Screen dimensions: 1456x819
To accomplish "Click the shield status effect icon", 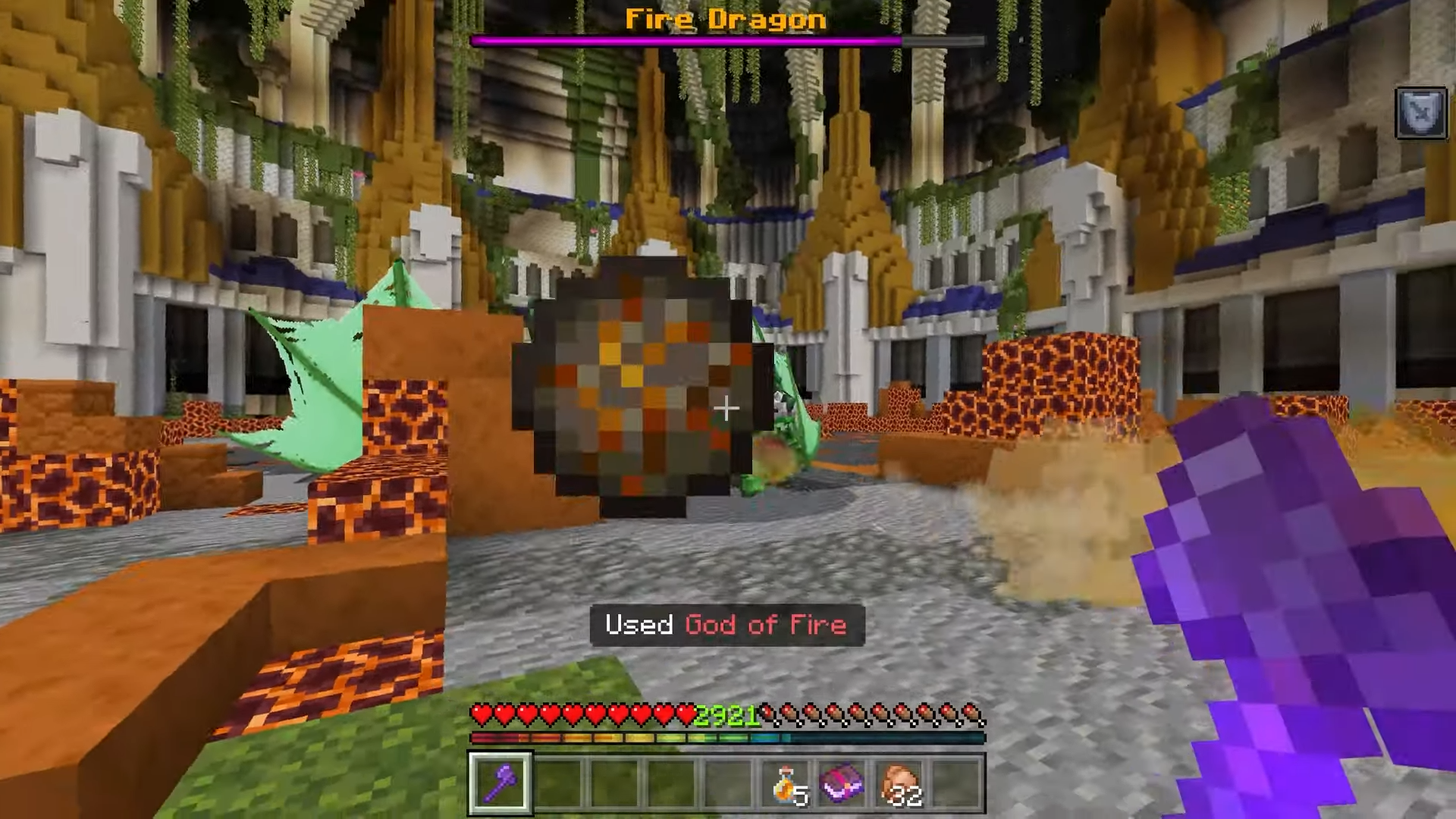I will point(1420,113).
